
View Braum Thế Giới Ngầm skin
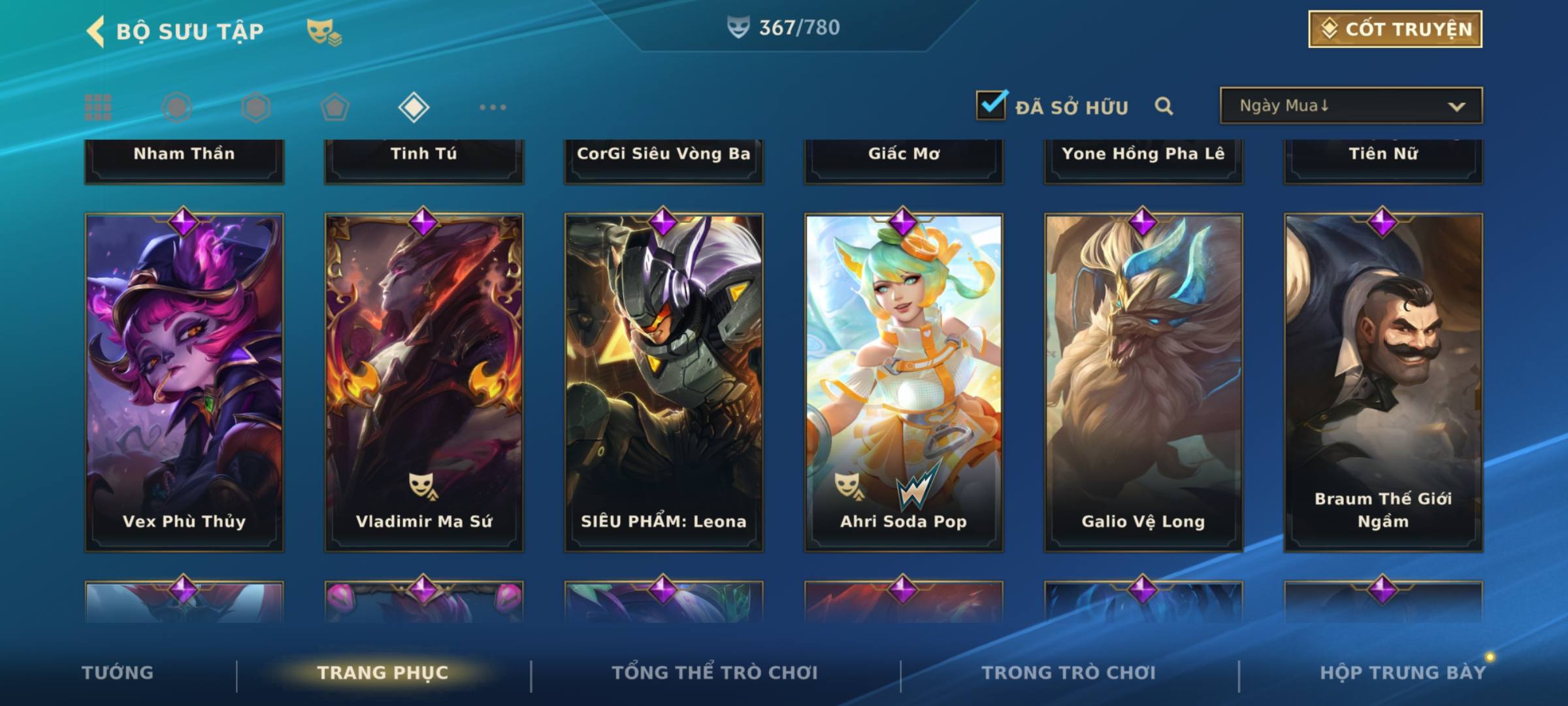click(1383, 382)
